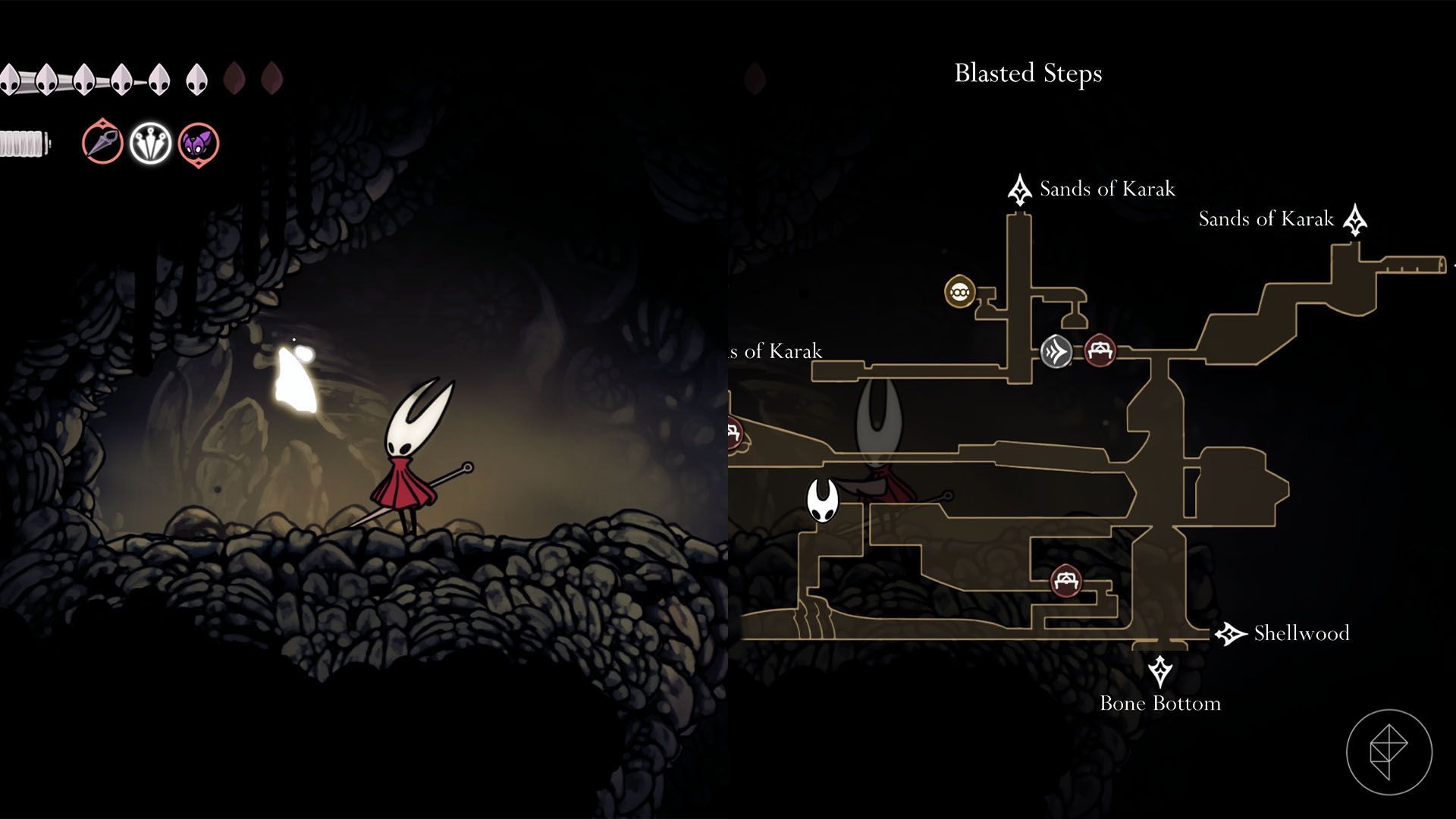Click the golden rosary bead map marker
Screen dimensions: 1456x819
pos(959,291)
